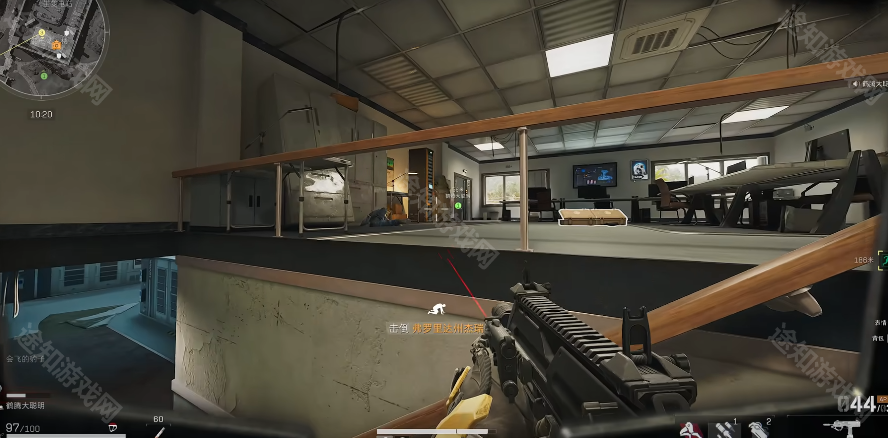Select the grenade slot numbered 2
Screen dimensions: 888x438
[759, 430]
